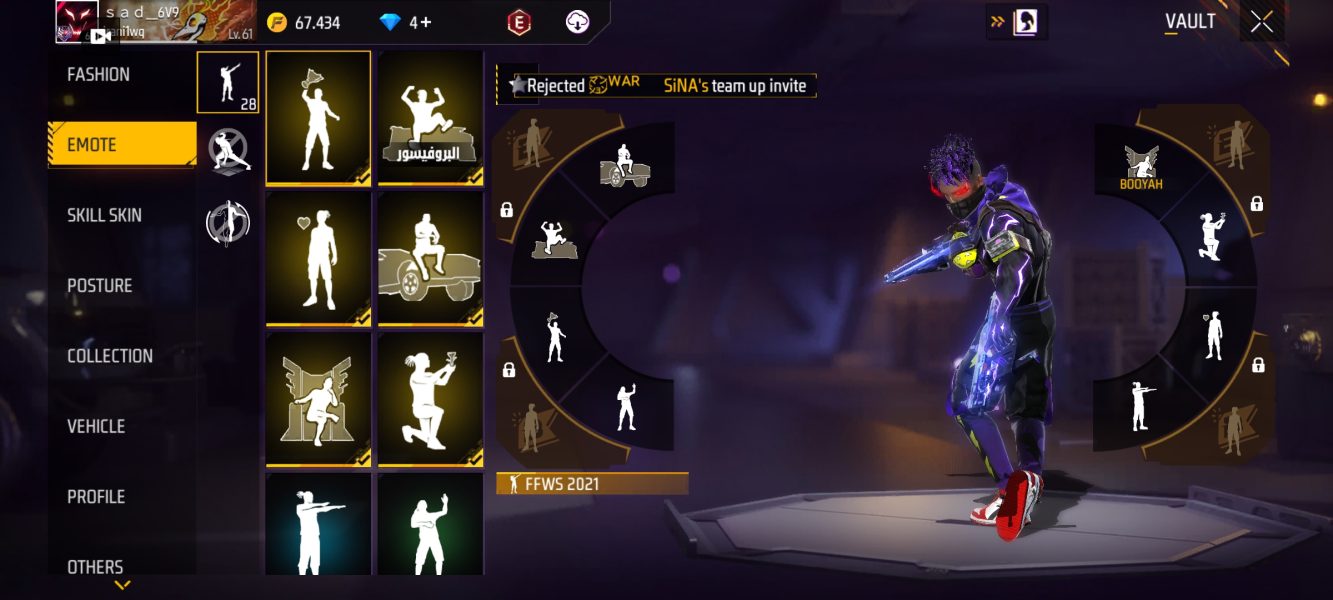Open the Fashion vault category
The height and width of the screenshot is (600, 1333).
pos(99,75)
